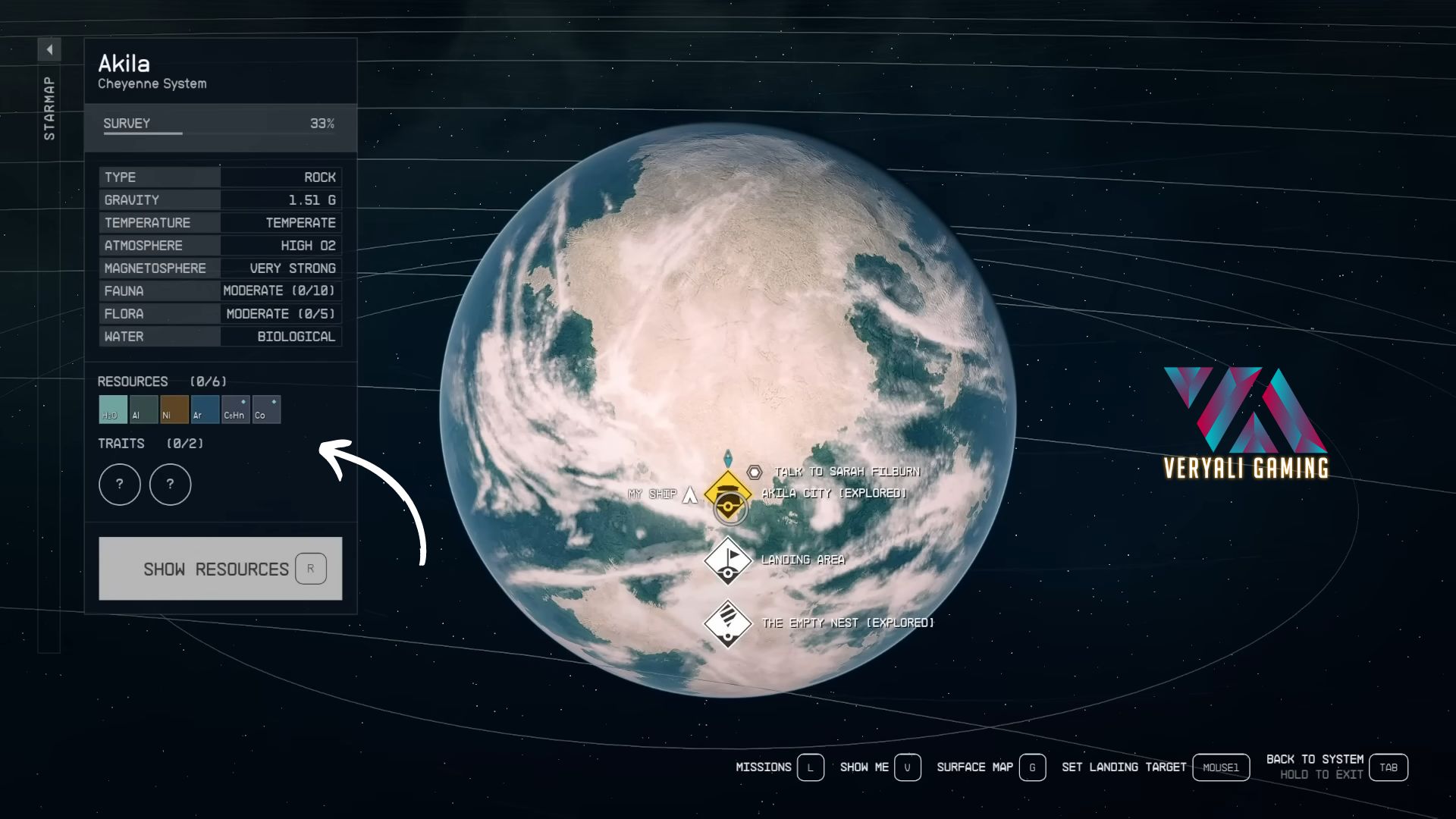Pick the Ar argon resource tile
The image size is (1456, 819).
coord(205,409)
